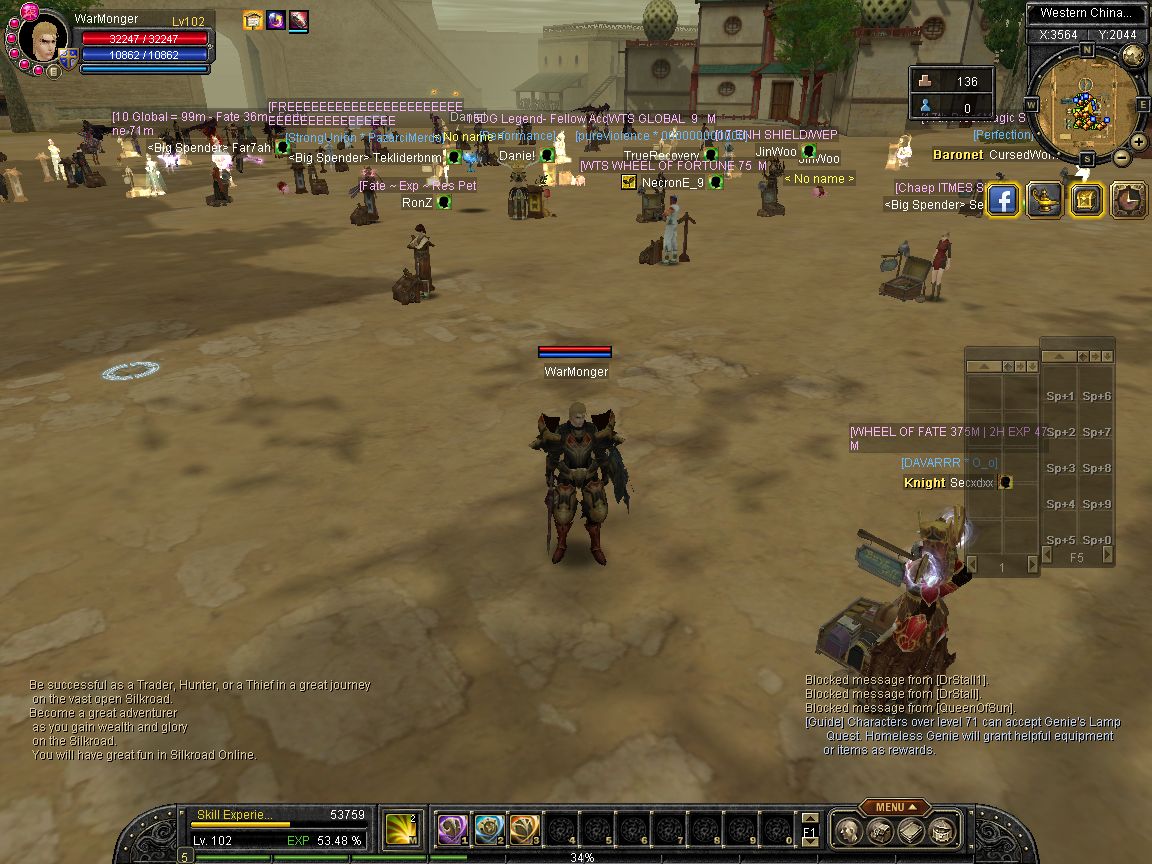Open the Facebook button

[x=1002, y=201]
